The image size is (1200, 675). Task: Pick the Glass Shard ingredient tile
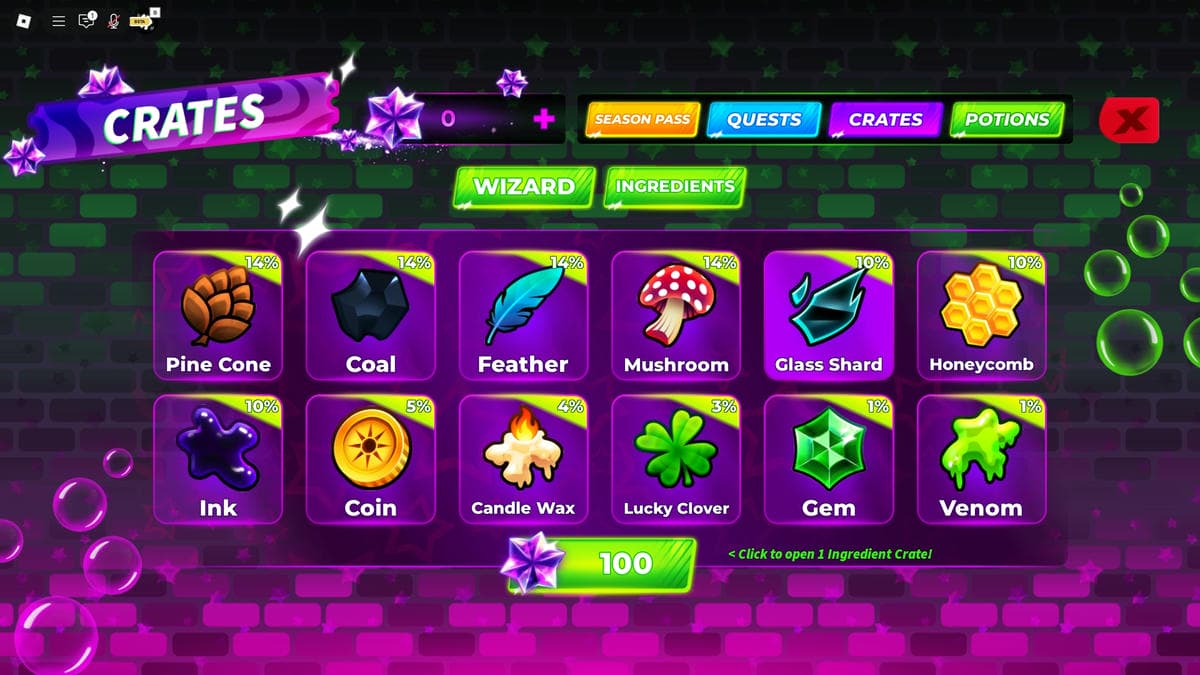829,316
